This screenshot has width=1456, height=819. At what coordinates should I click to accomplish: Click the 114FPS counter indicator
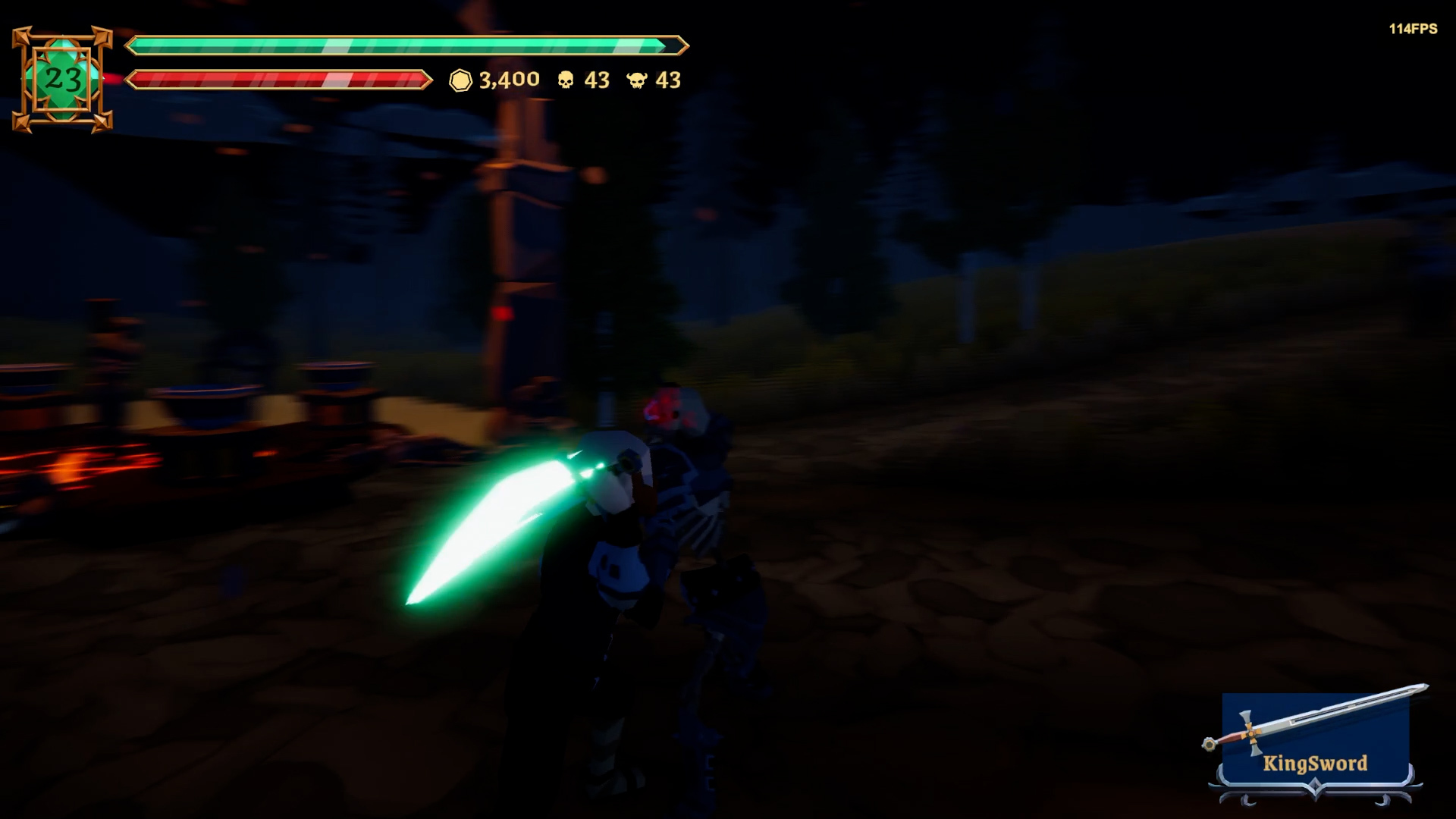click(1412, 30)
